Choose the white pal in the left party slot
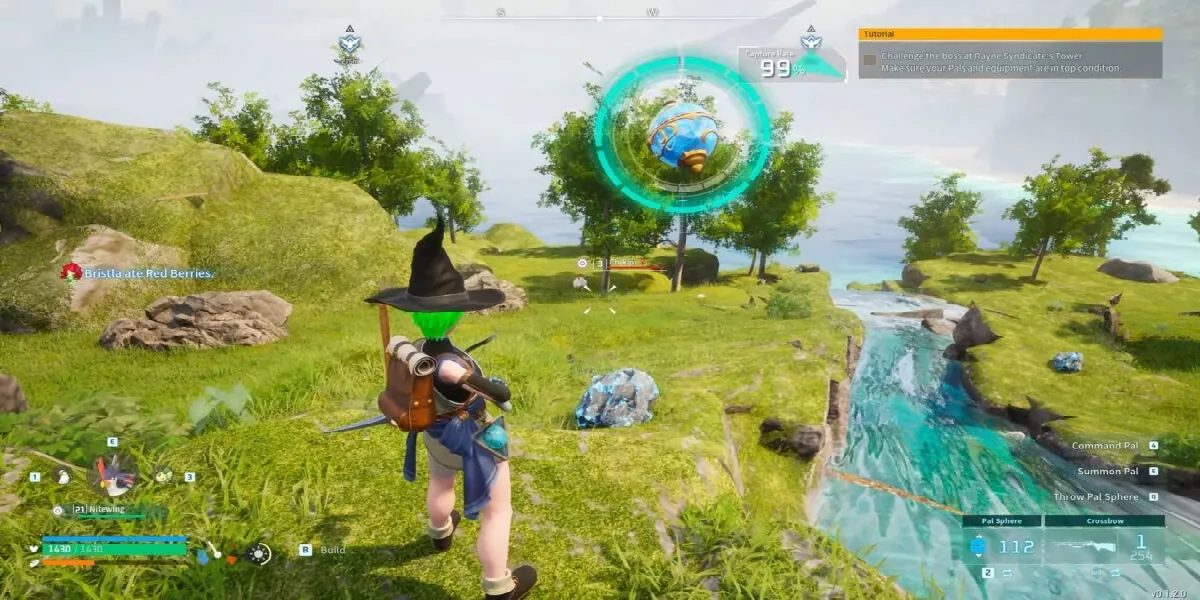This screenshot has width=1200, height=600. 62,477
